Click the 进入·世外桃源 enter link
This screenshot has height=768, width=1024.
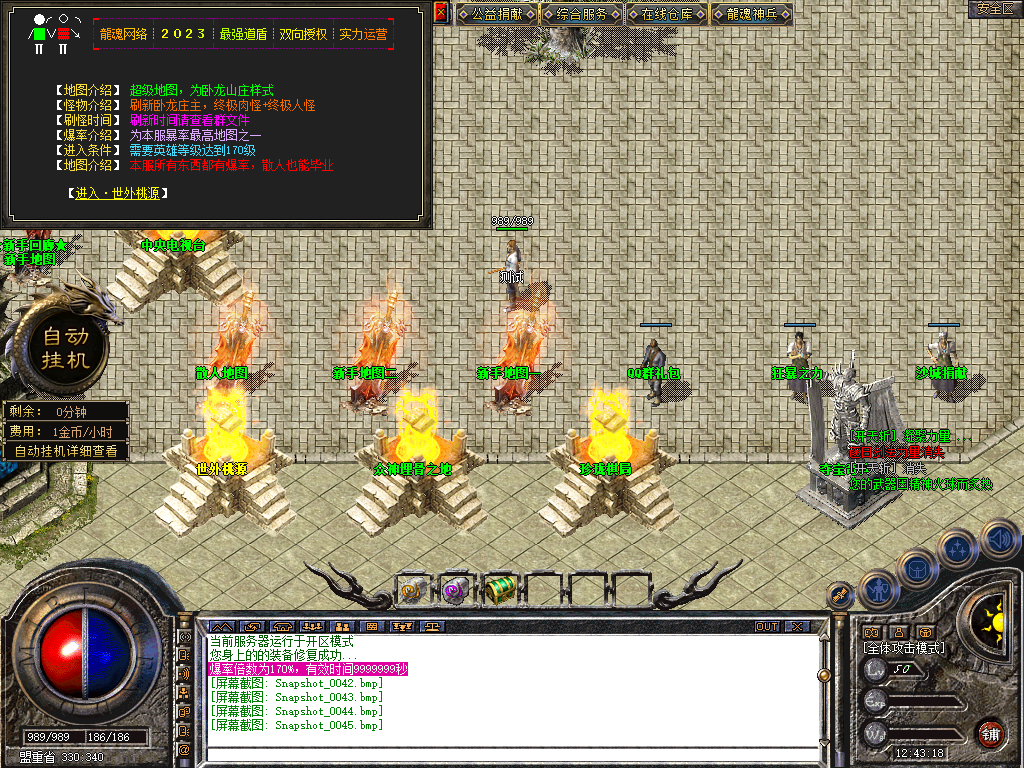[117, 193]
